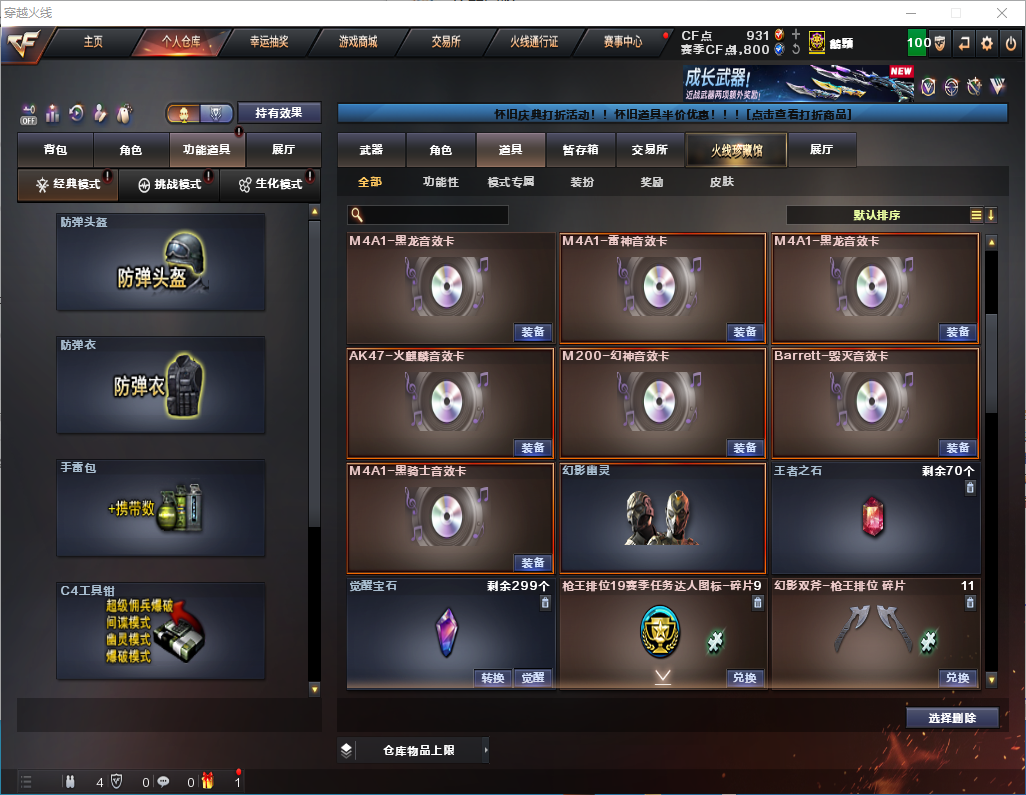Click the 持有效果 button
Screen dimensions: 1026x795
(x=278, y=113)
